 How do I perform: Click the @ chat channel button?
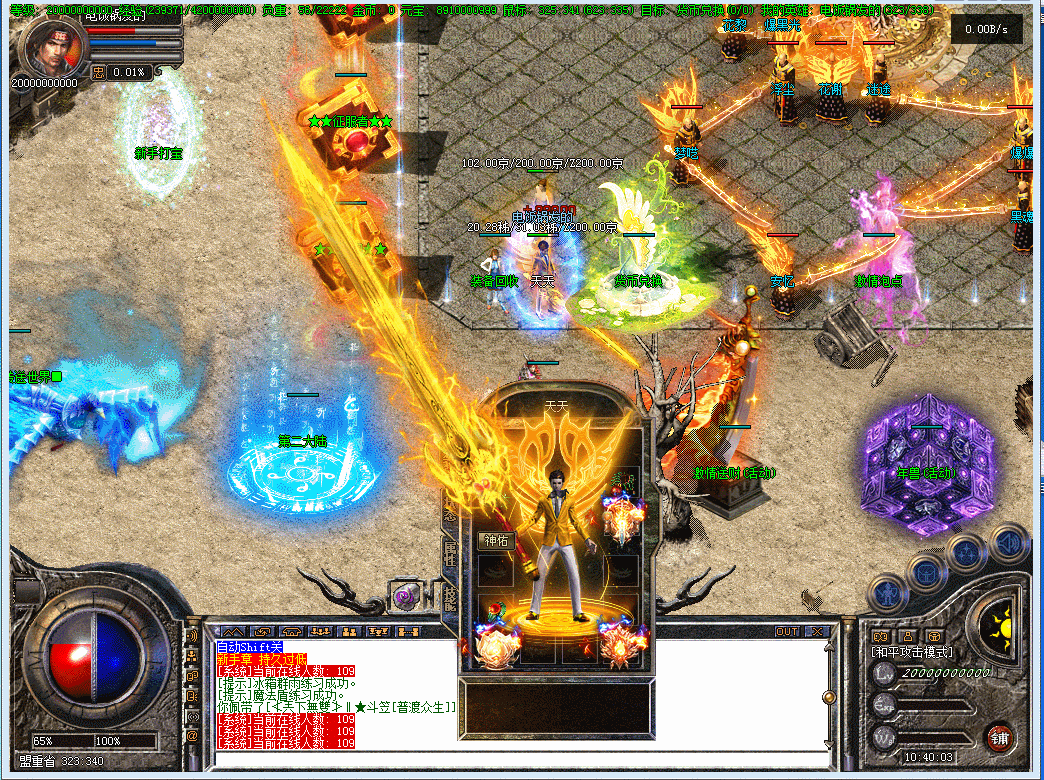point(192,736)
